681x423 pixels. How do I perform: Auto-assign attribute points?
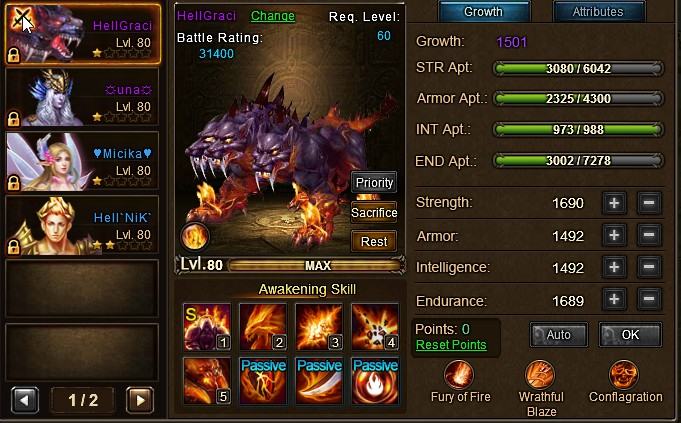pyautogui.click(x=558, y=335)
